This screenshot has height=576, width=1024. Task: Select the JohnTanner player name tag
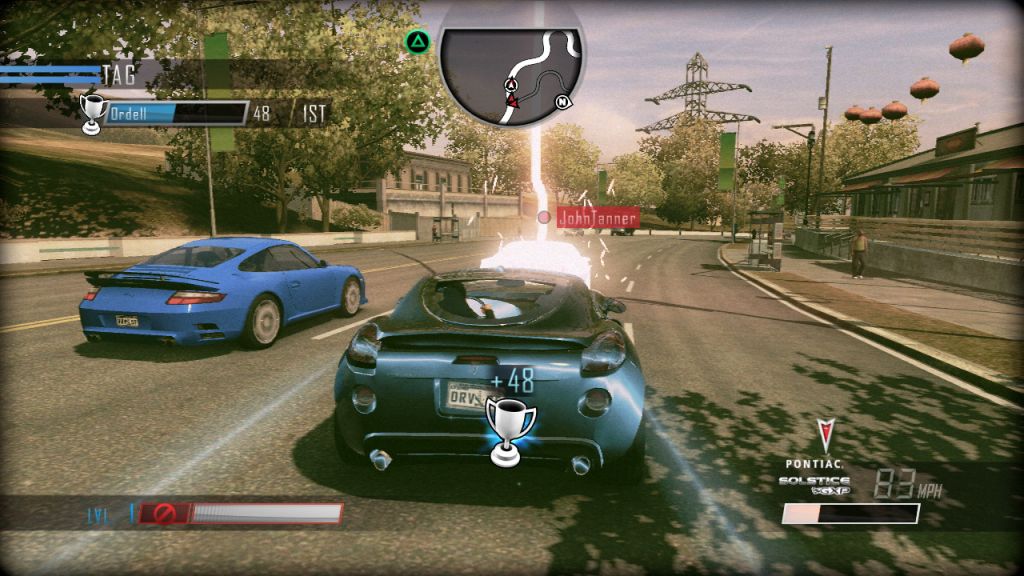pos(596,215)
